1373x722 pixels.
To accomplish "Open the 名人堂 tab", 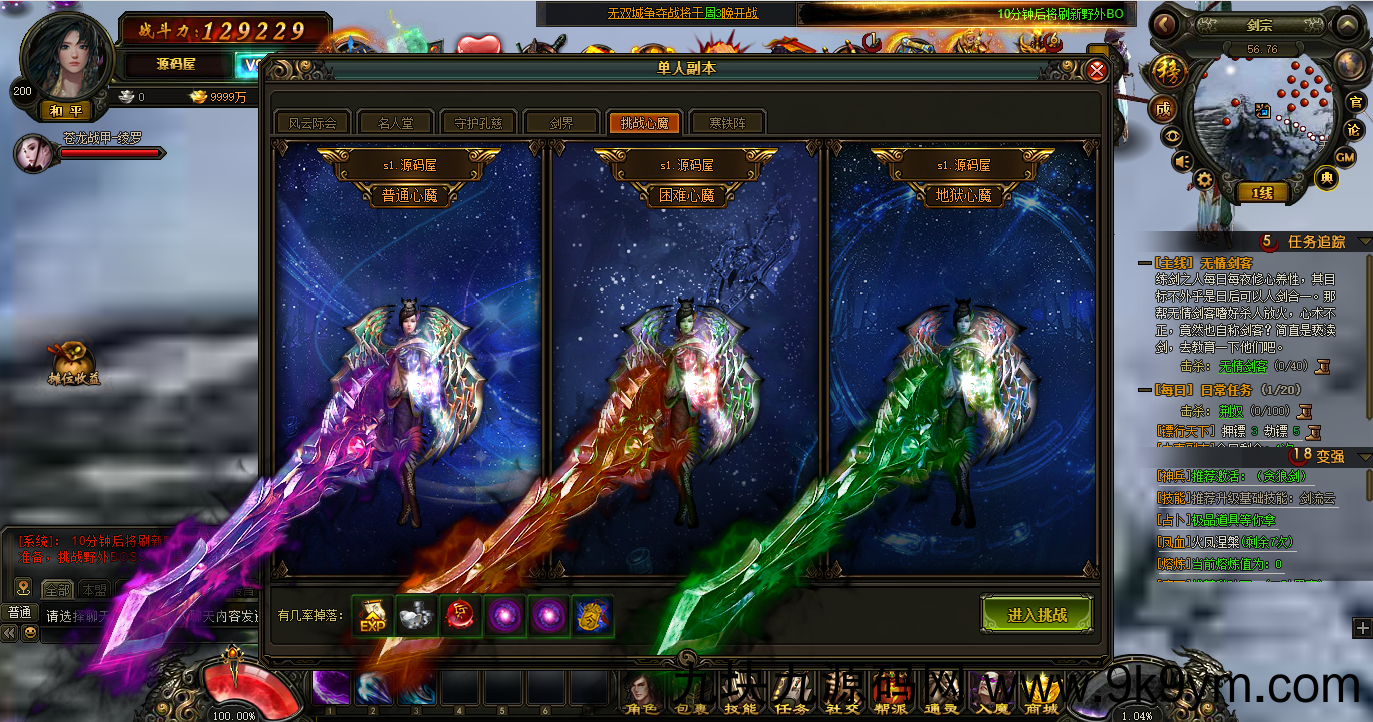I will [x=394, y=123].
